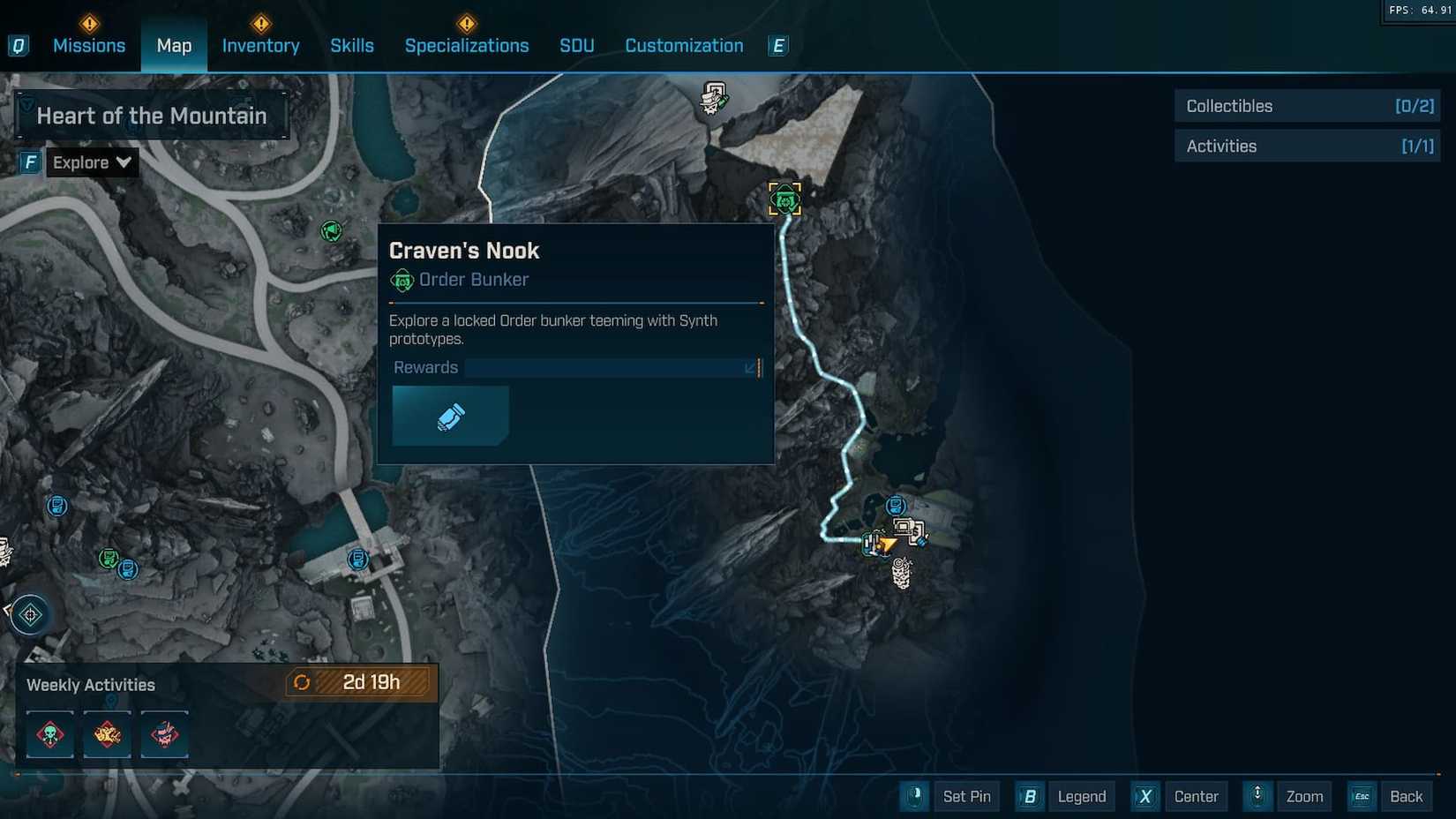The image size is (1456, 819).
Task: Select the skull Weekly Activities icon
Action: [49, 733]
